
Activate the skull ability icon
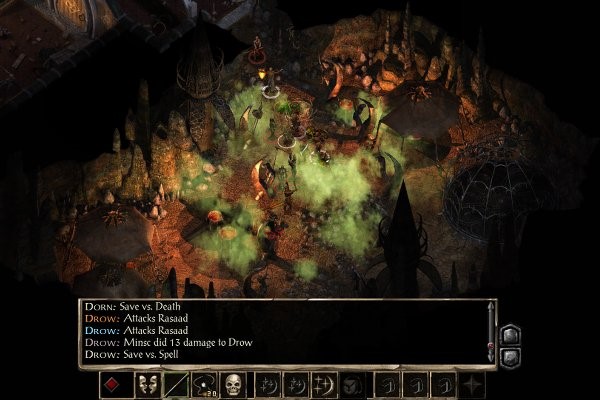[234, 384]
